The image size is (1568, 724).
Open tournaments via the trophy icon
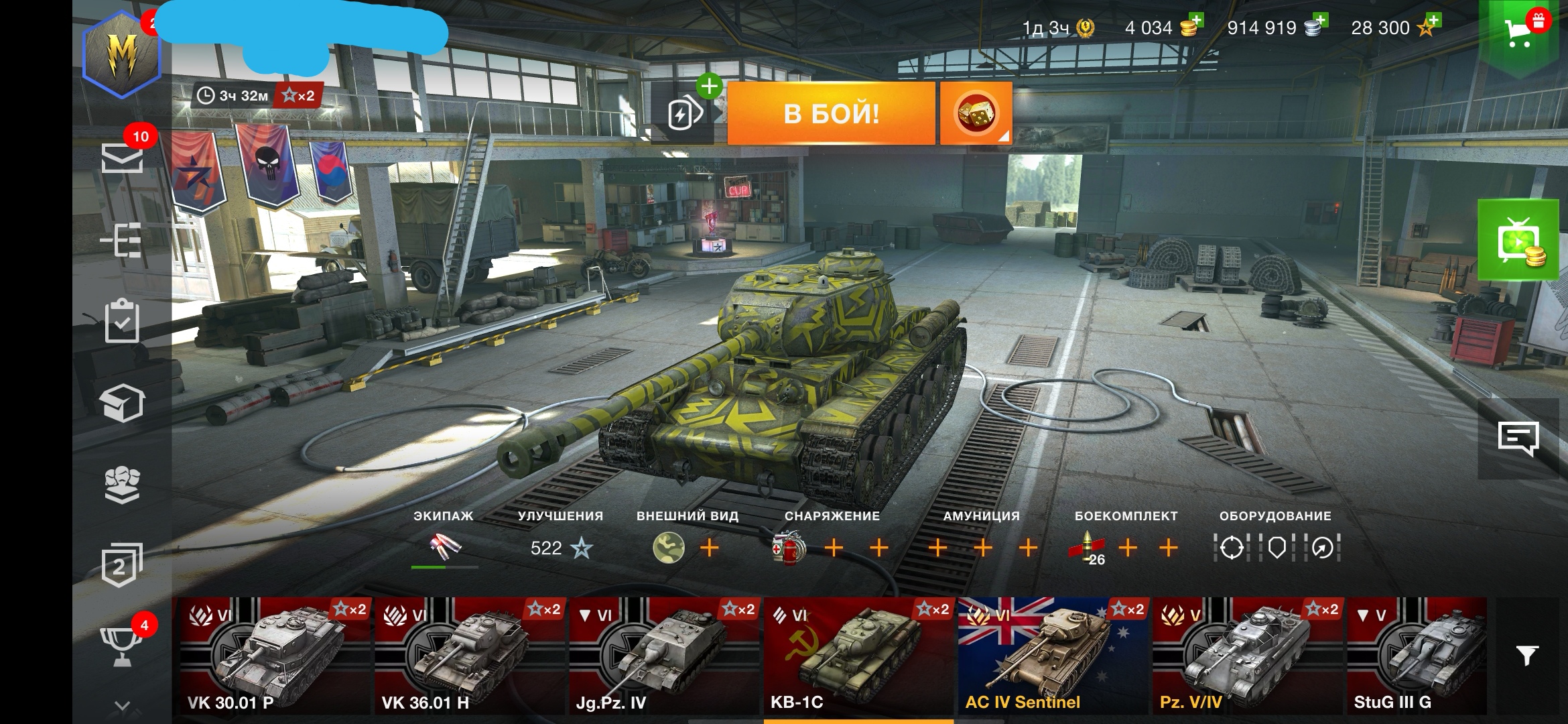(x=123, y=647)
